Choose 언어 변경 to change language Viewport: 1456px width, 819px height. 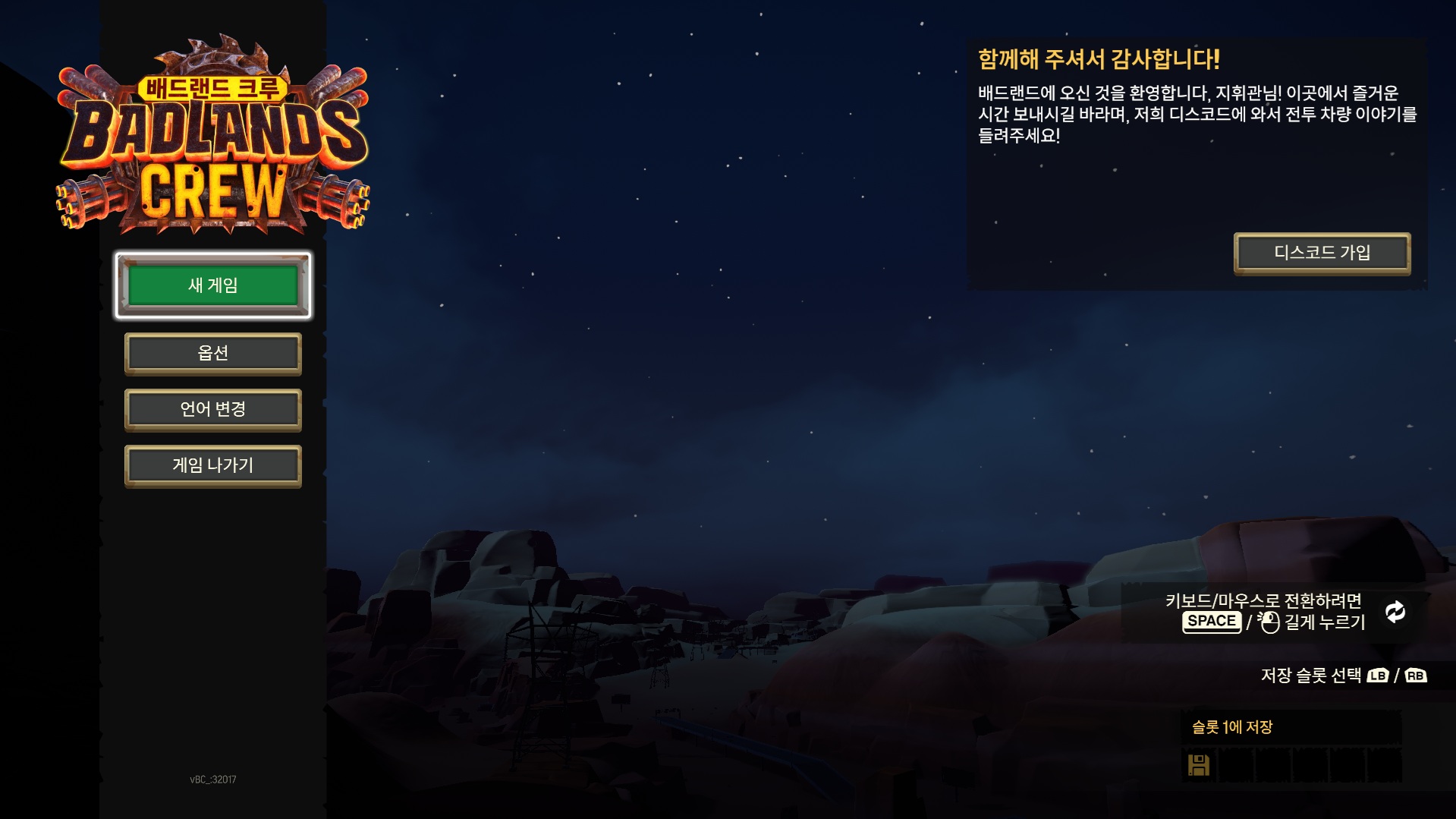pyautogui.click(x=212, y=410)
